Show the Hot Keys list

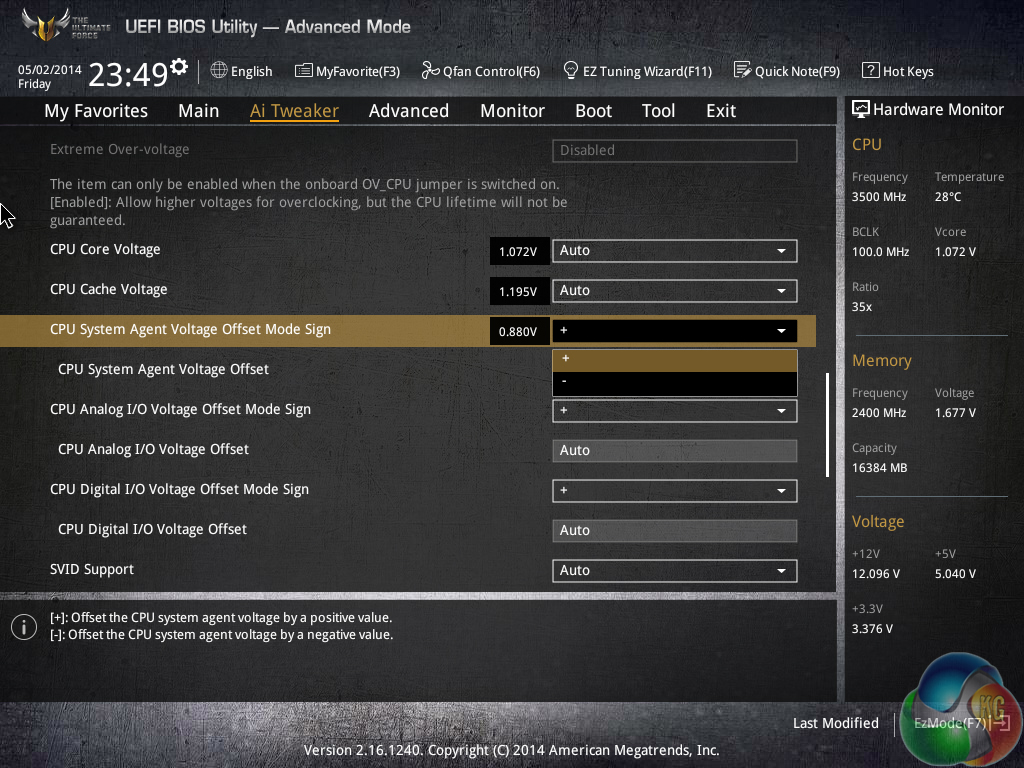[897, 71]
